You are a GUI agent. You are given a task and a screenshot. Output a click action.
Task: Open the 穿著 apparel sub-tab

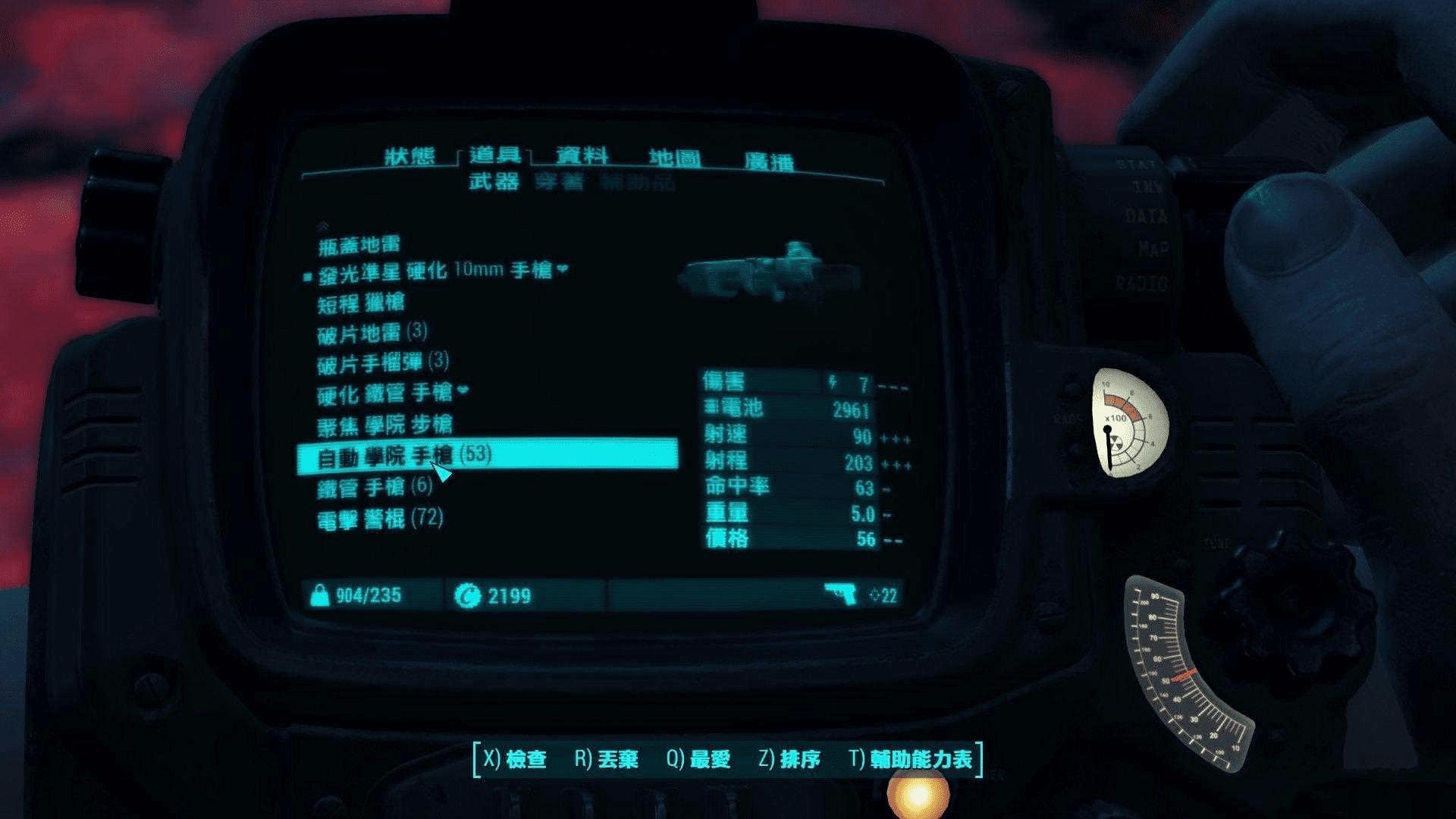pos(561,182)
